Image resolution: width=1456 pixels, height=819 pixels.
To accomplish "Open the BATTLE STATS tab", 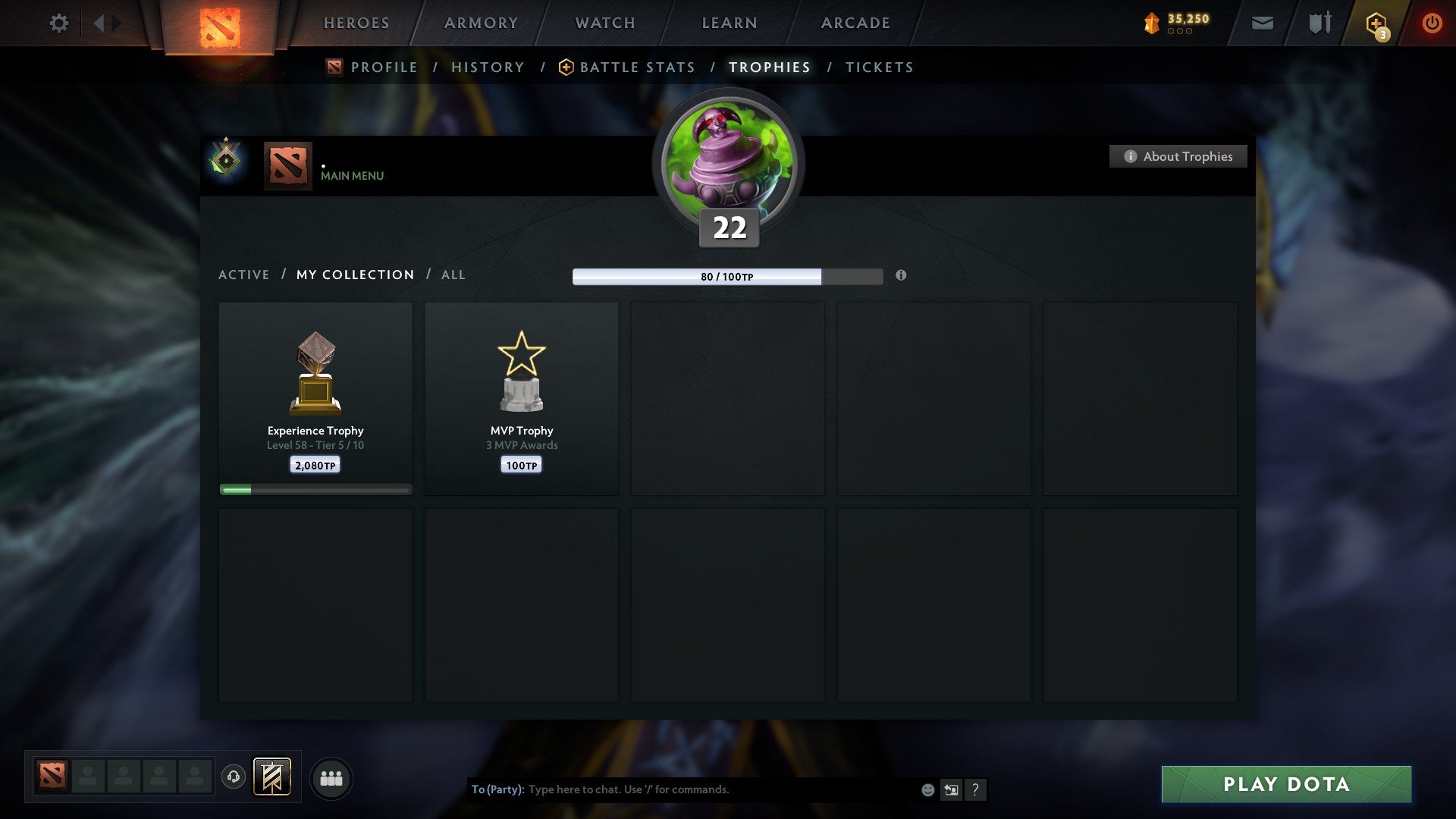I will tap(637, 67).
